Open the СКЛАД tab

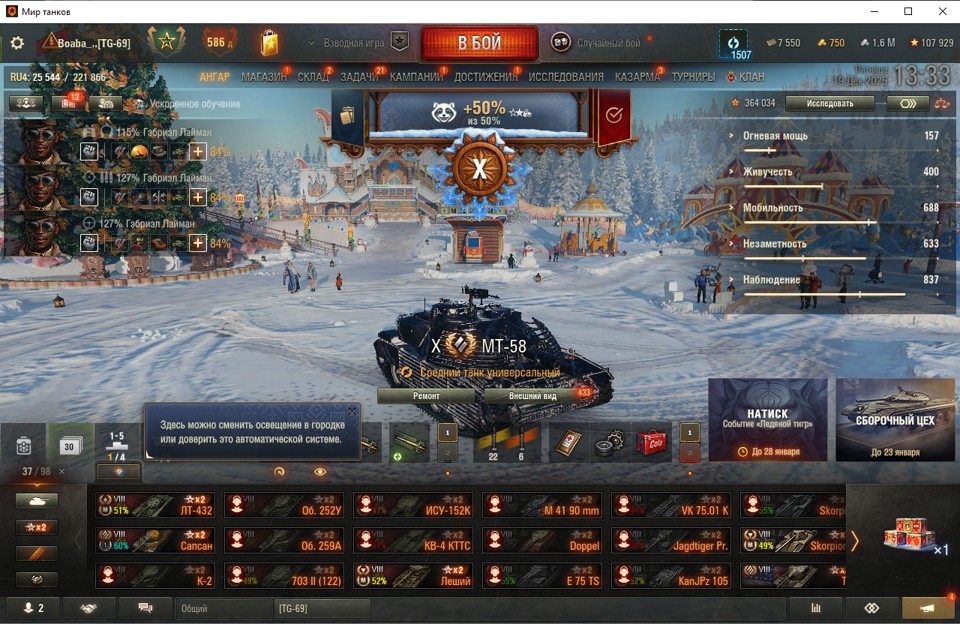313,77
